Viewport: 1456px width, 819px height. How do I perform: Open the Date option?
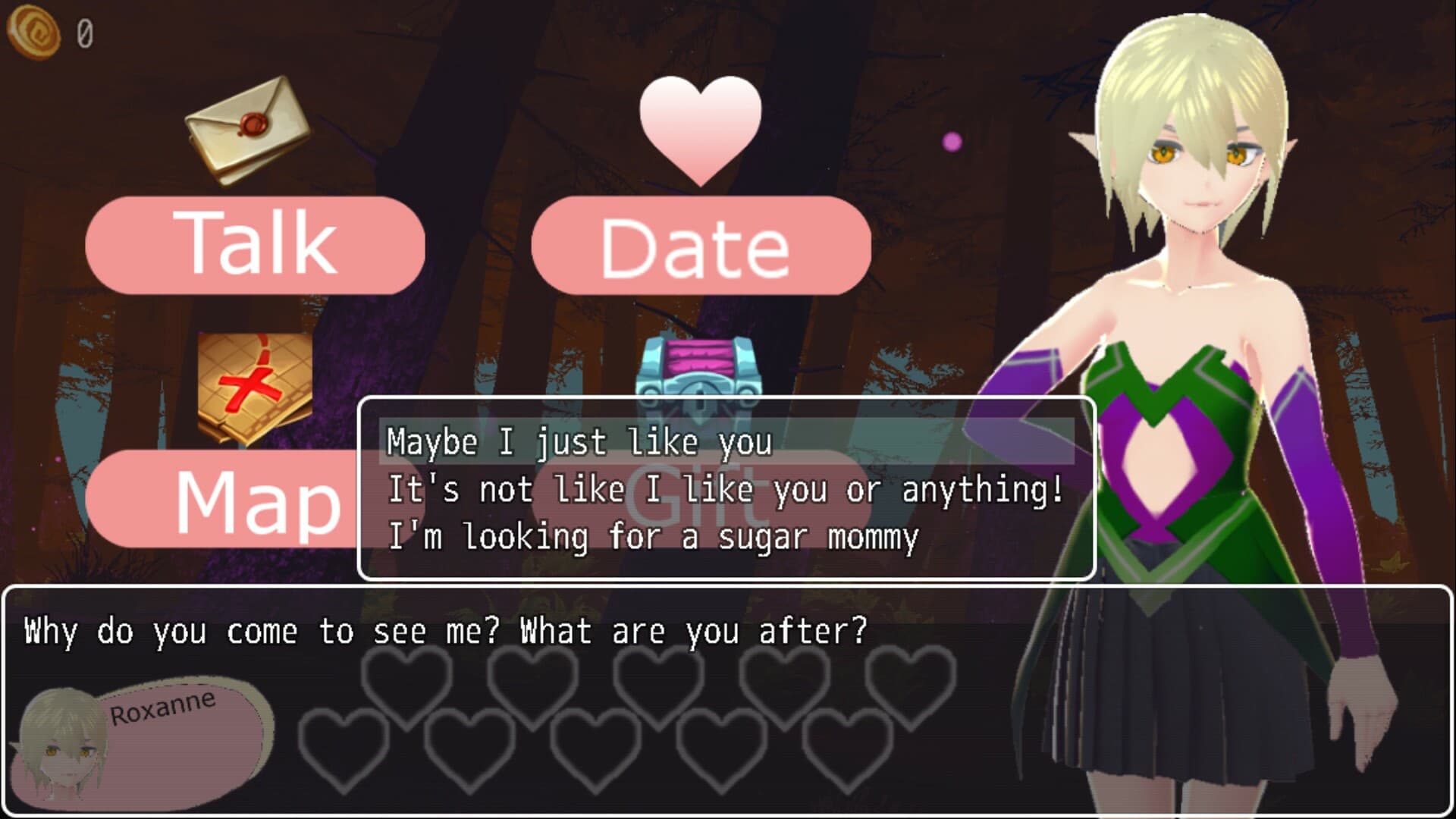(x=701, y=246)
